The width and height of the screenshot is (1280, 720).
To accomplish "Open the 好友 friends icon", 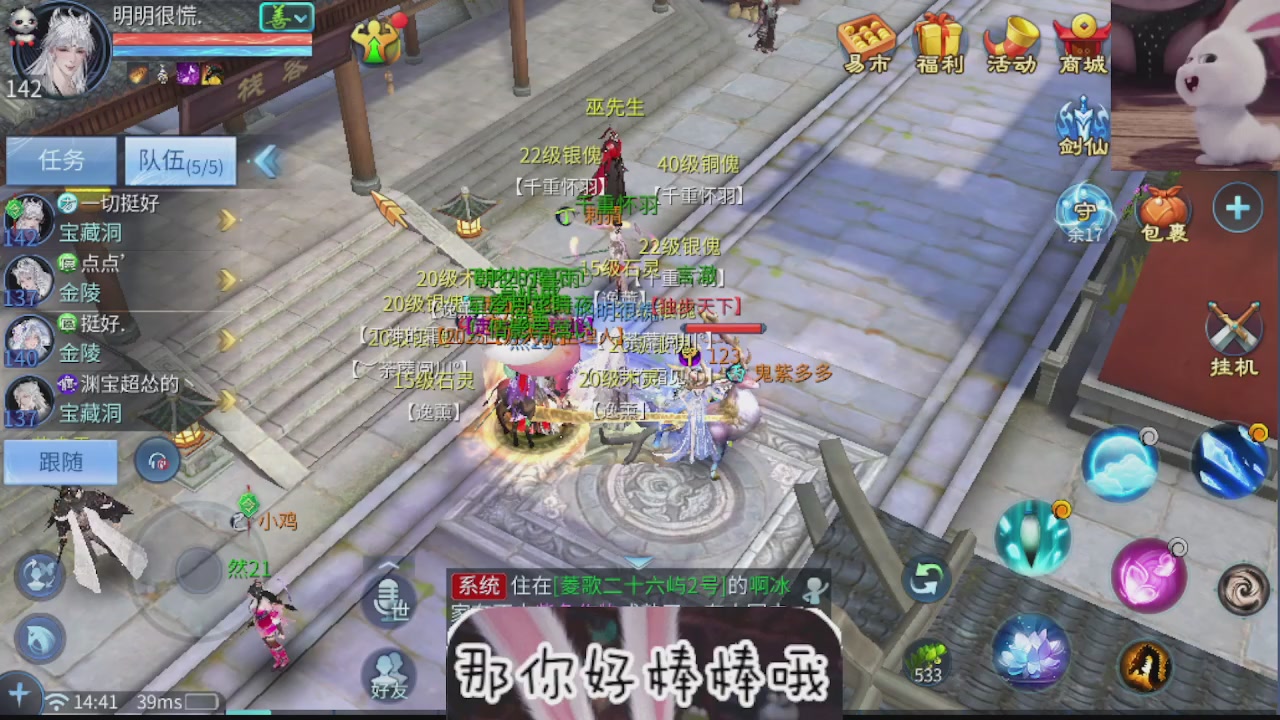I will (x=390, y=675).
